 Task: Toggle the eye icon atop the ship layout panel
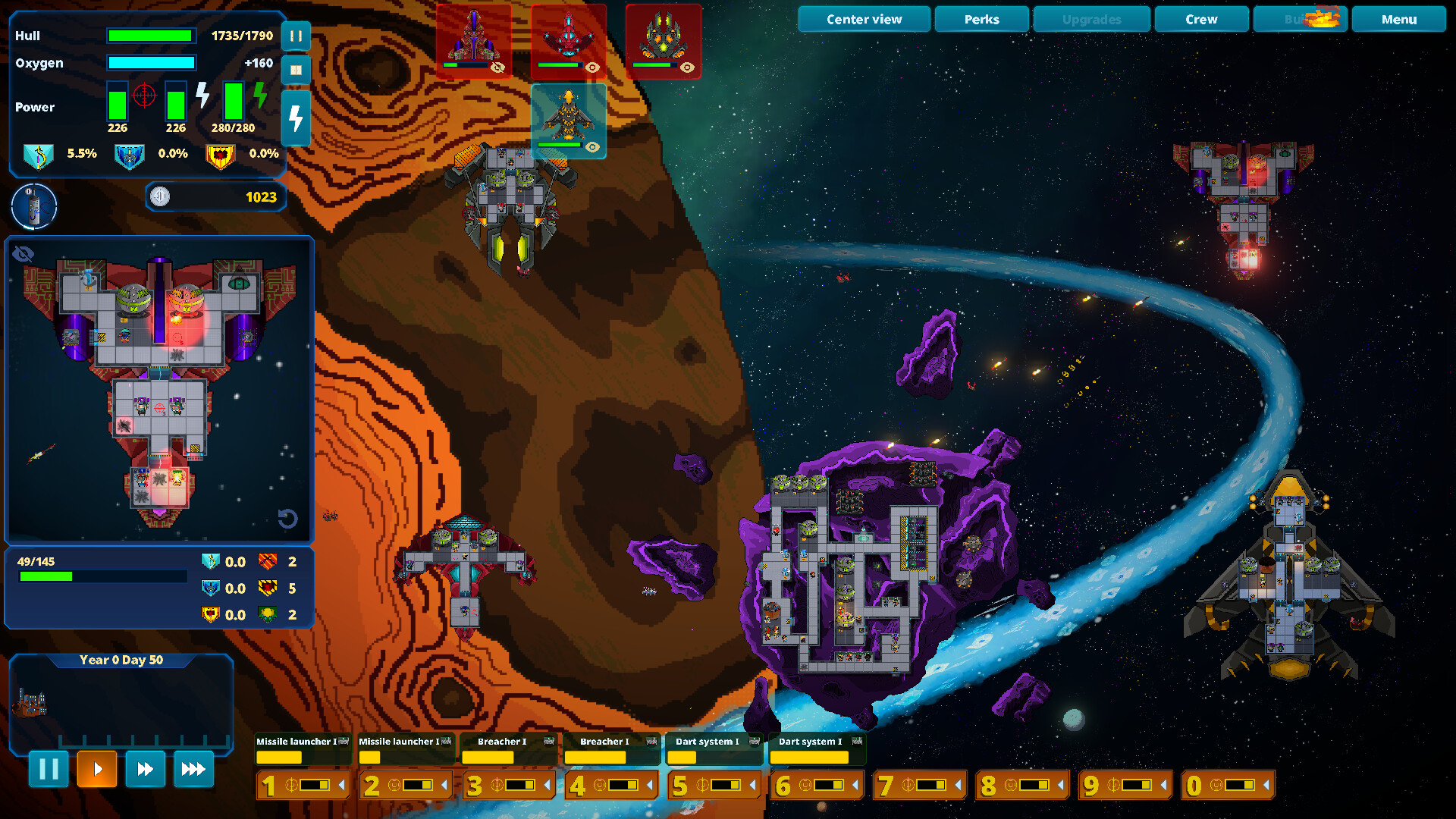click(23, 253)
